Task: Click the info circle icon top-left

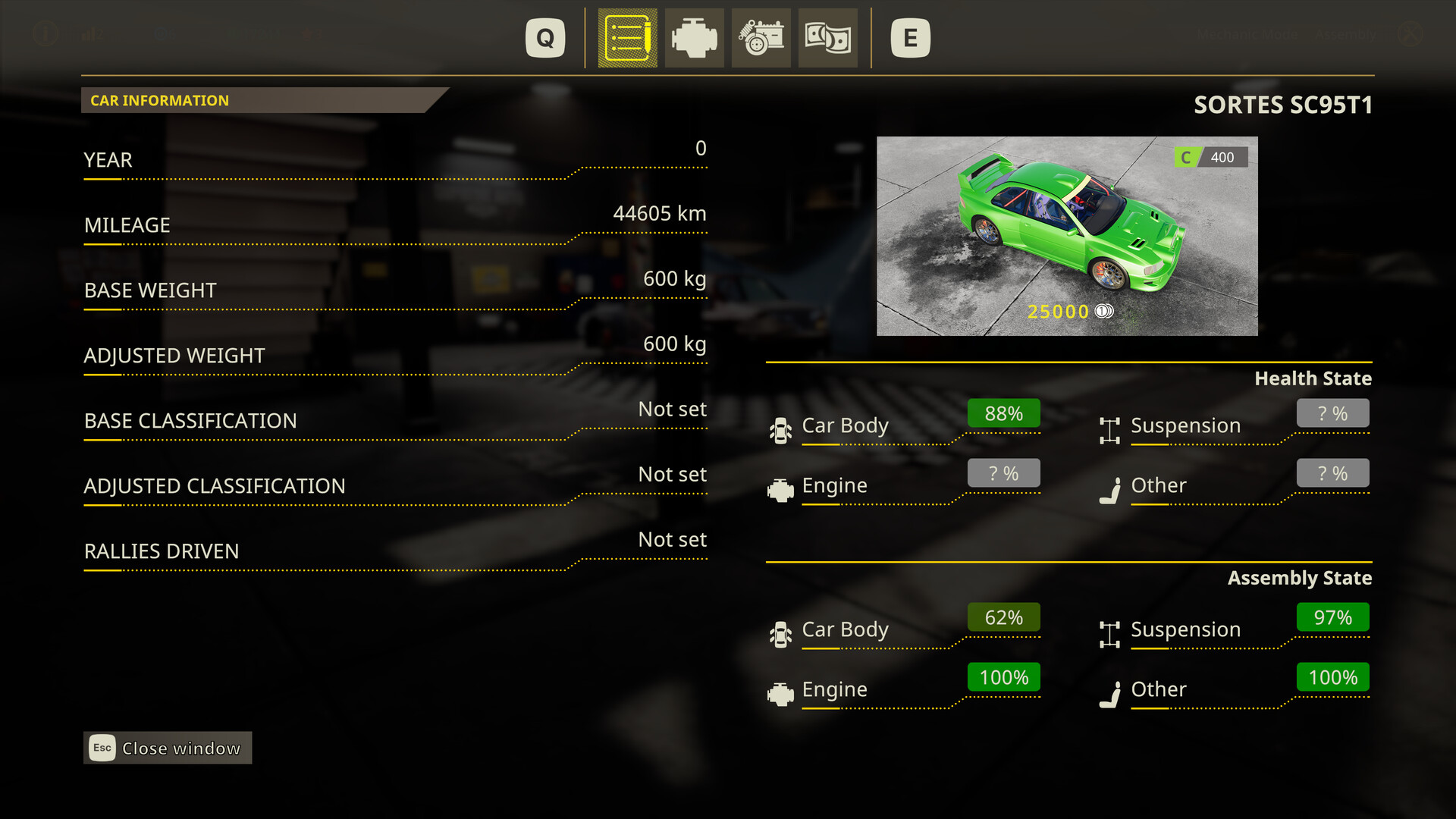Action: click(43, 33)
